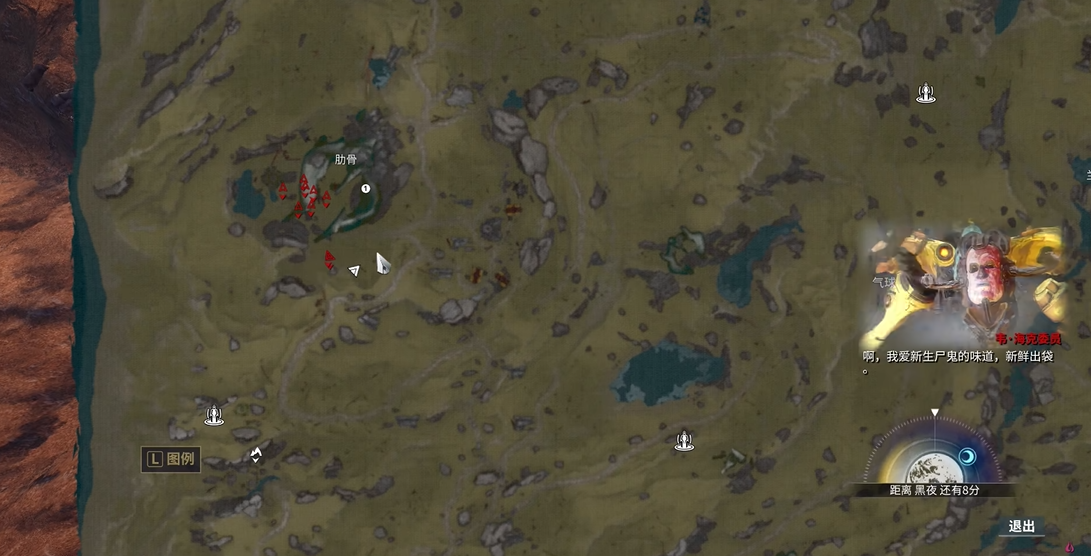
Task: Open the 图例 map legend
Action: point(171,459)
